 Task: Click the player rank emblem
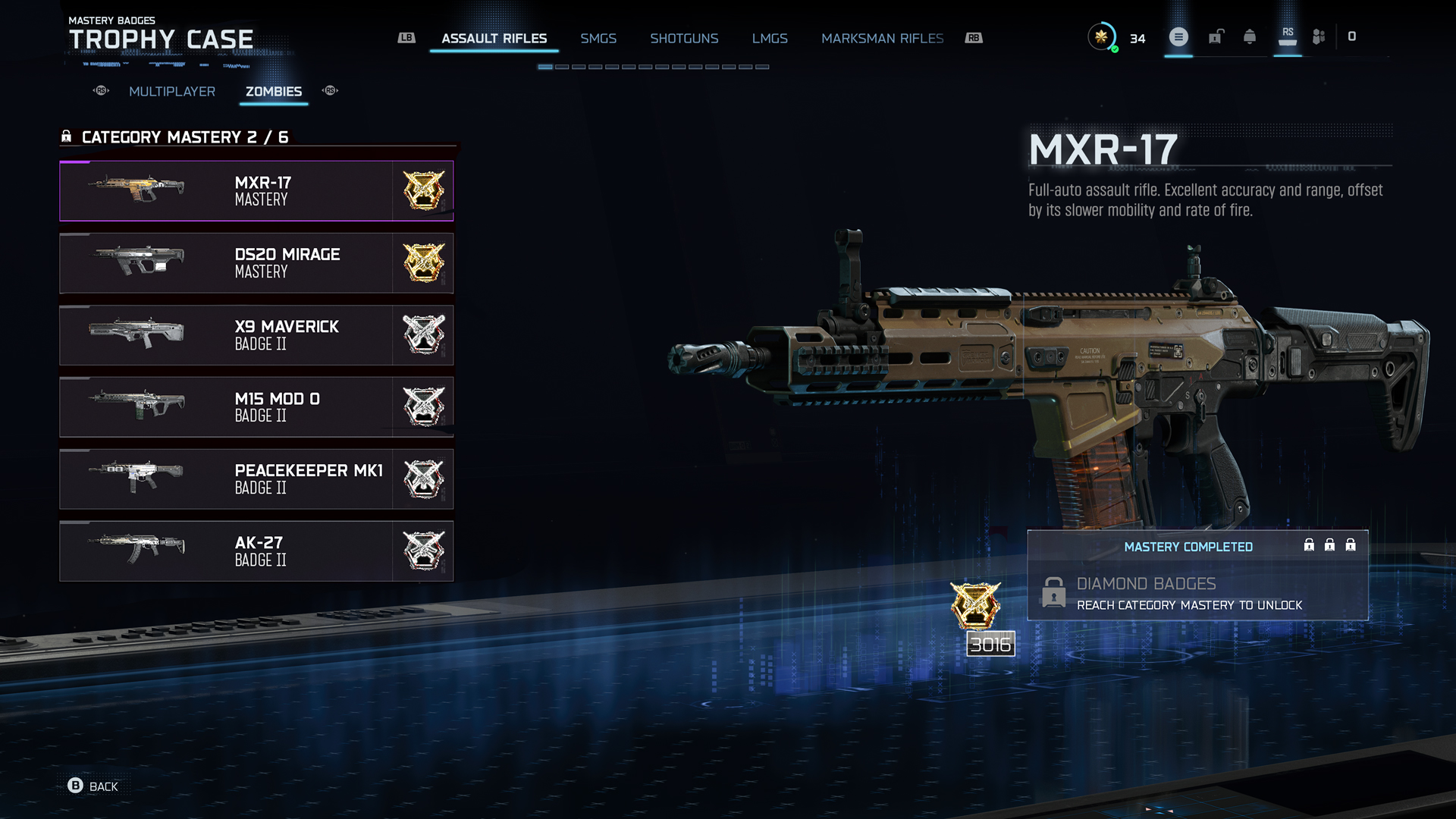click(1101, 37)
